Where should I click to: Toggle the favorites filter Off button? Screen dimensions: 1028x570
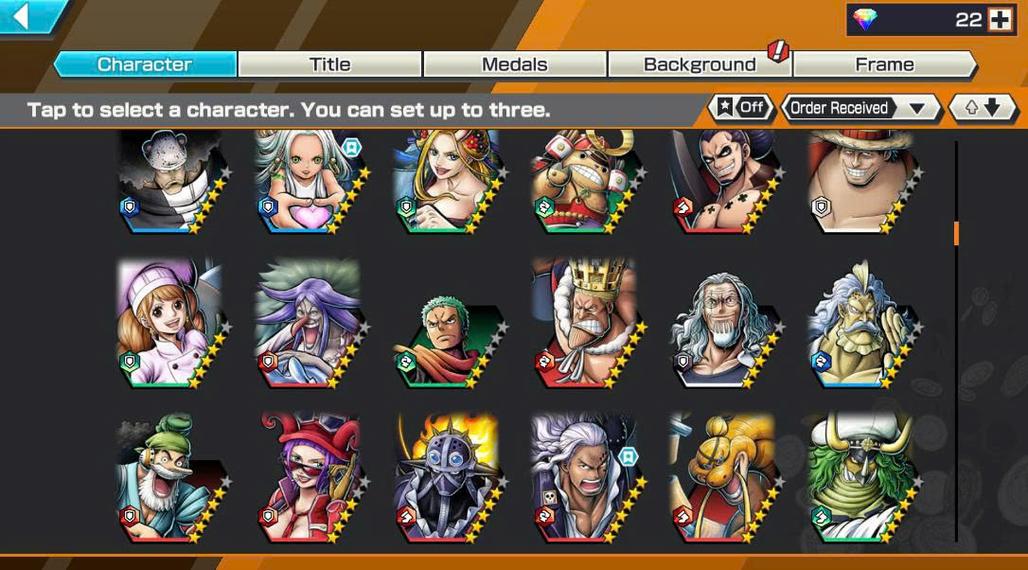tap(741, 108)
